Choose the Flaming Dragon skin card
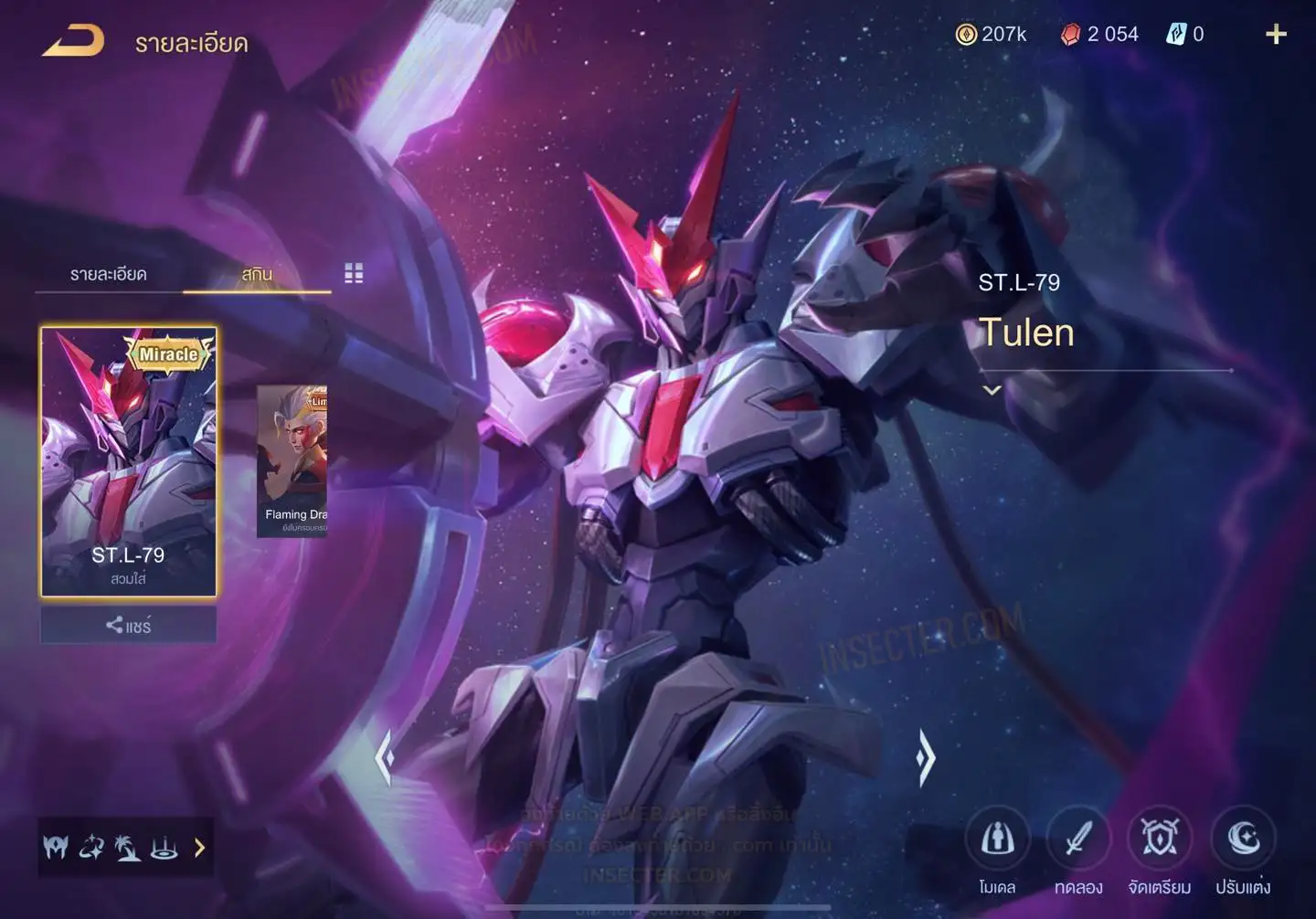The image size is (1316, 919). click(292, 461)
